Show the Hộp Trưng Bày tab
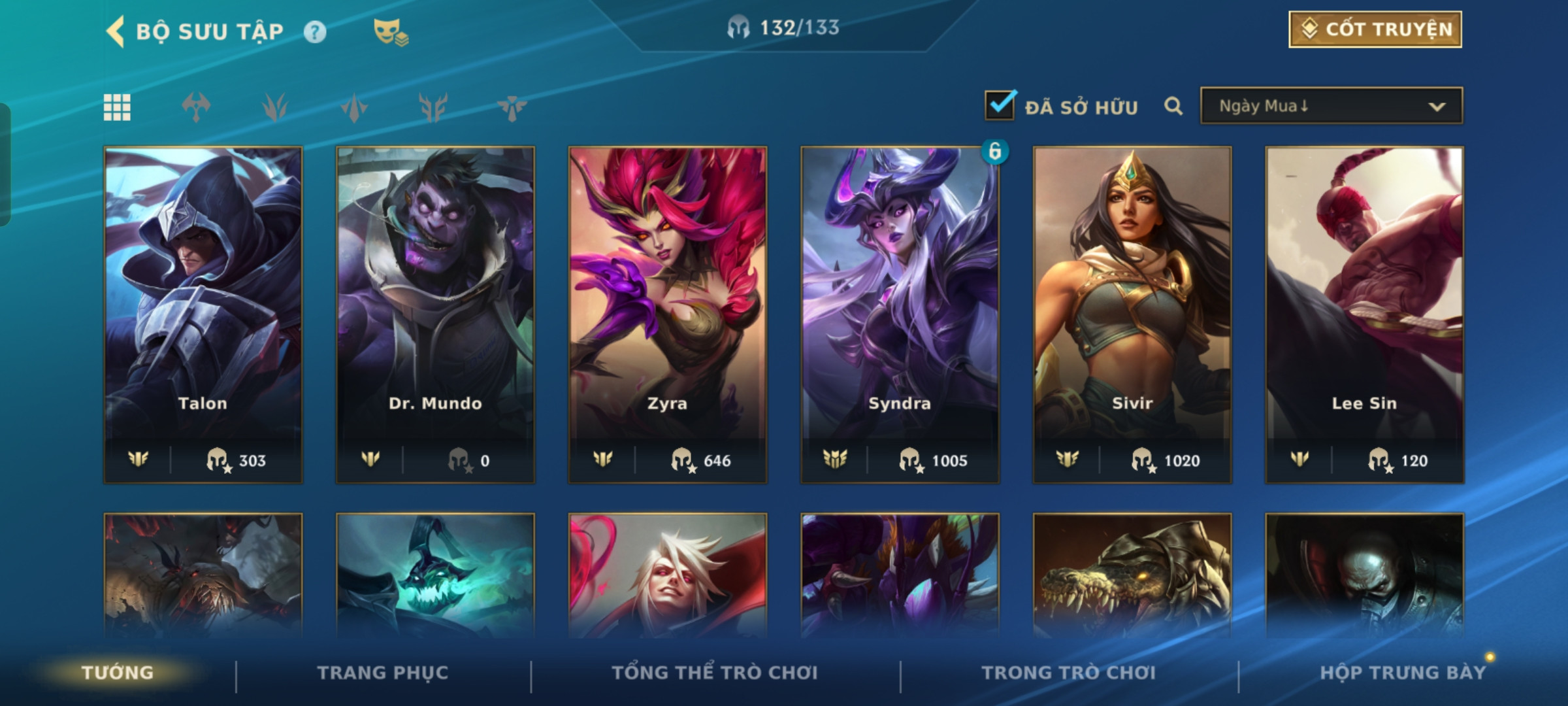1568x706 pixels. 1403,673
